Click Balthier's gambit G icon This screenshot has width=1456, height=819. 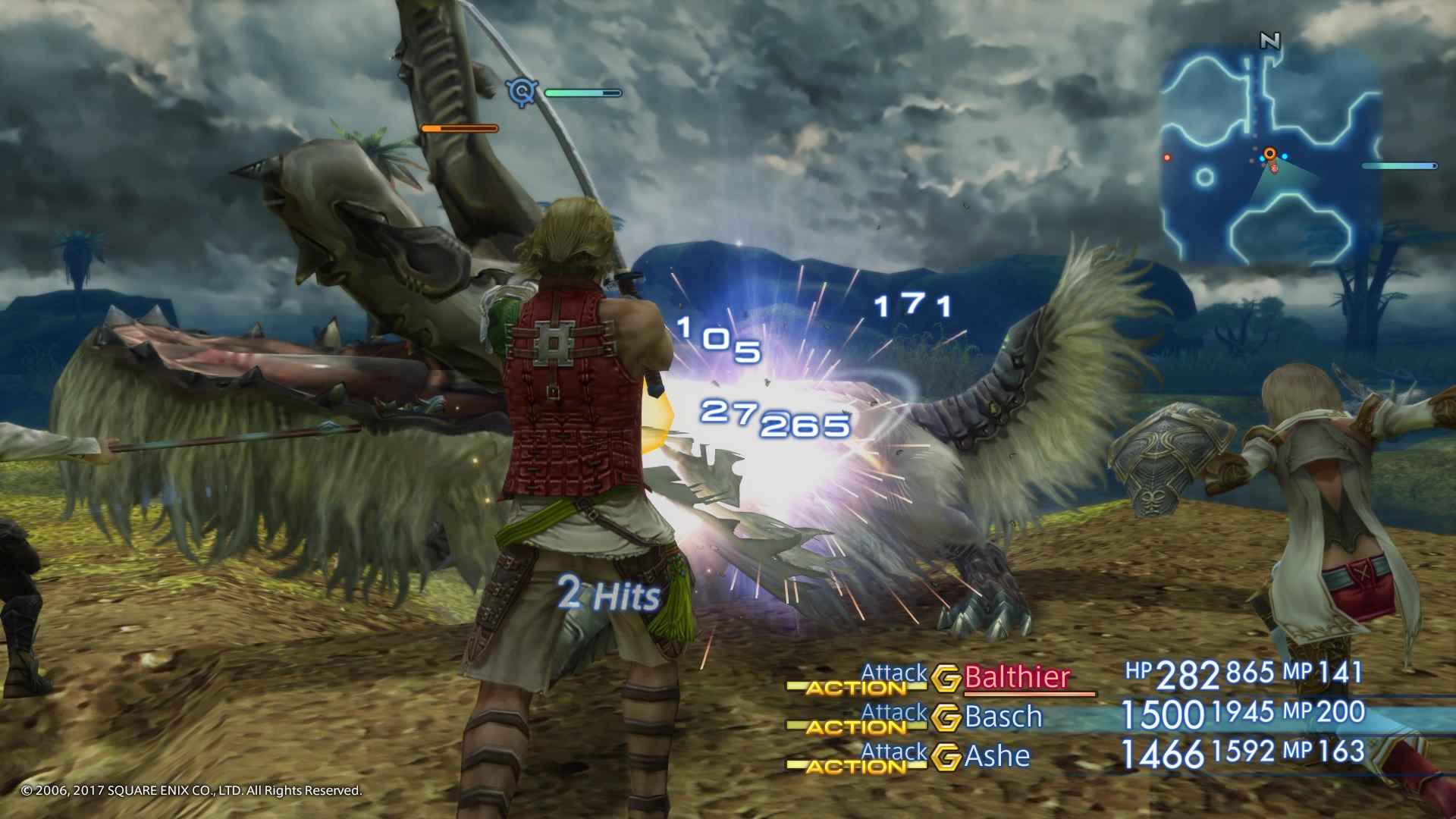[946, 679]
